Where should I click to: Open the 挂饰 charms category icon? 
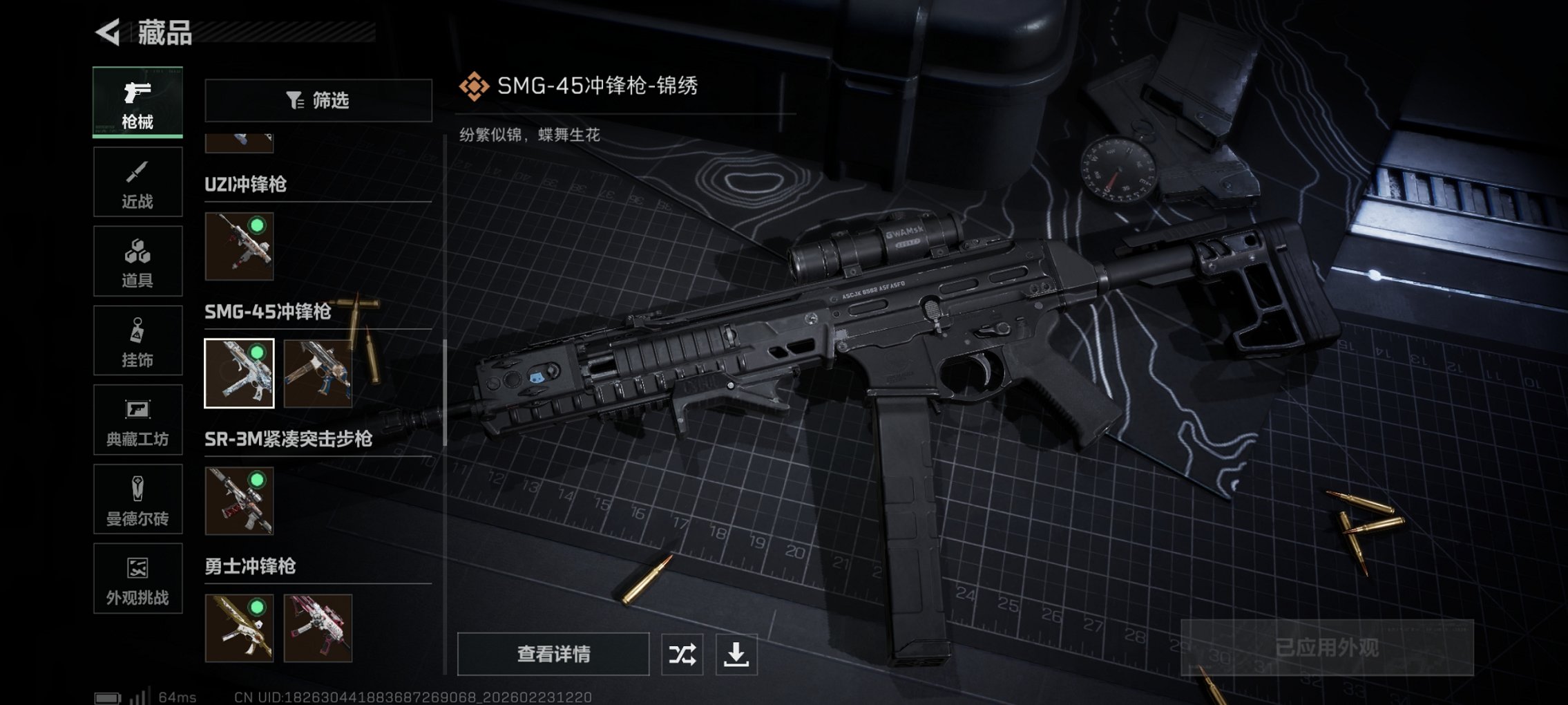pyautogui.click(x=137, y=340)
